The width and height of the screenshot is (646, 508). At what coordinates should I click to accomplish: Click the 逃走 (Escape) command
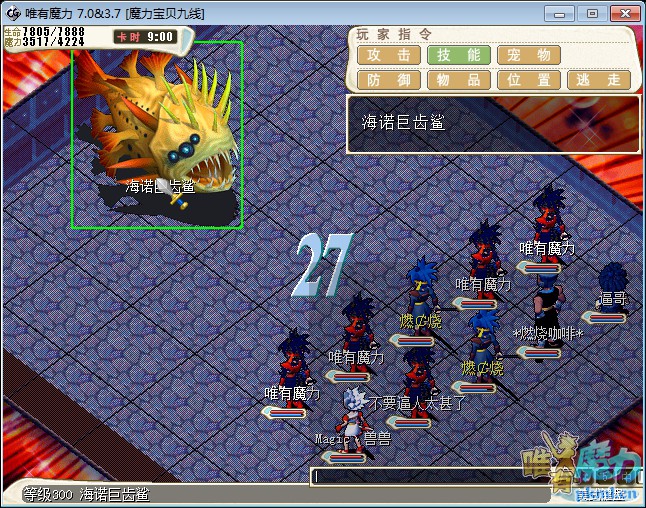[598, 79]
